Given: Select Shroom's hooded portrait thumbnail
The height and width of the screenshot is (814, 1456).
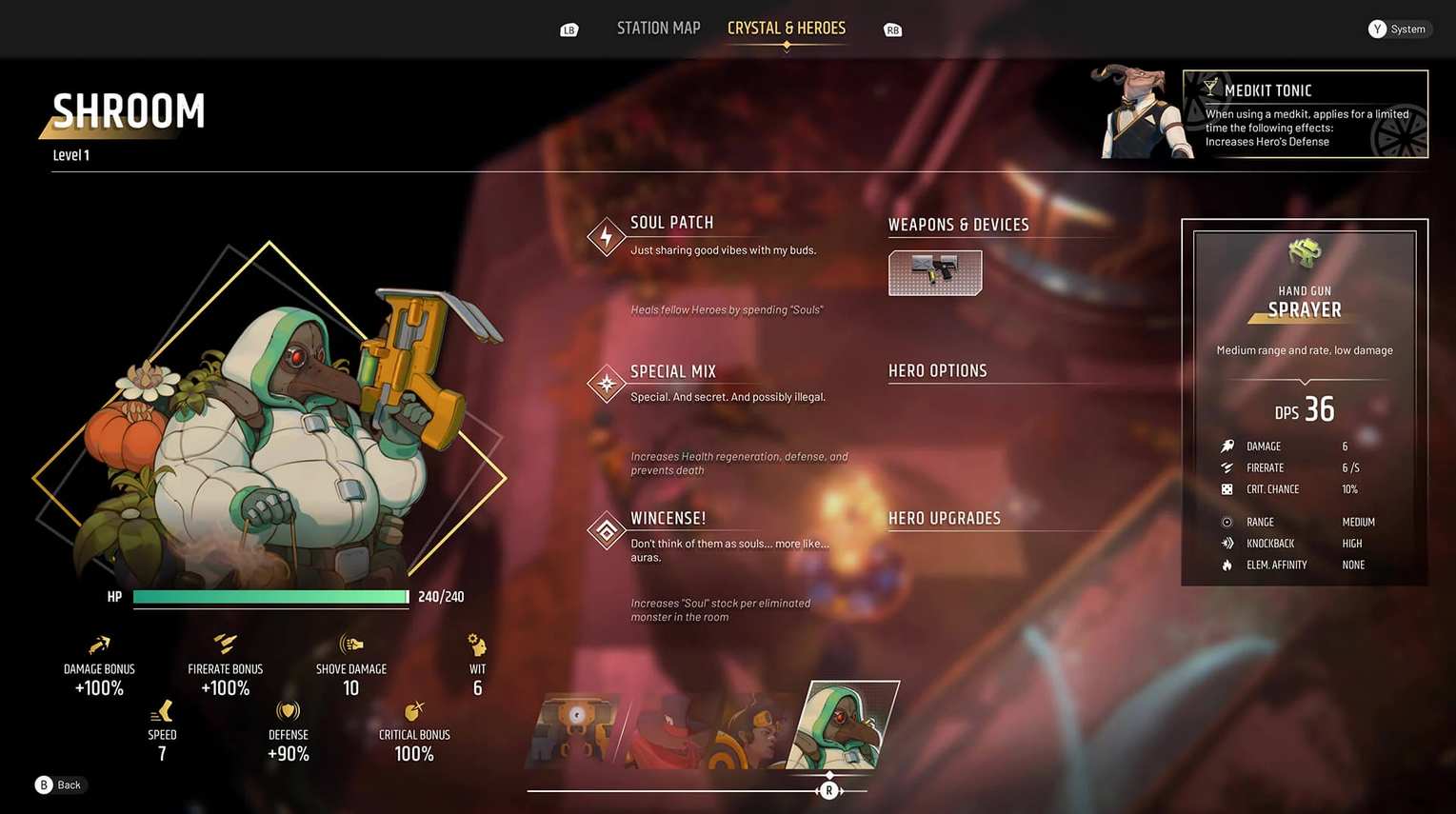Looking at the screenshot, I should coord(843,725).
